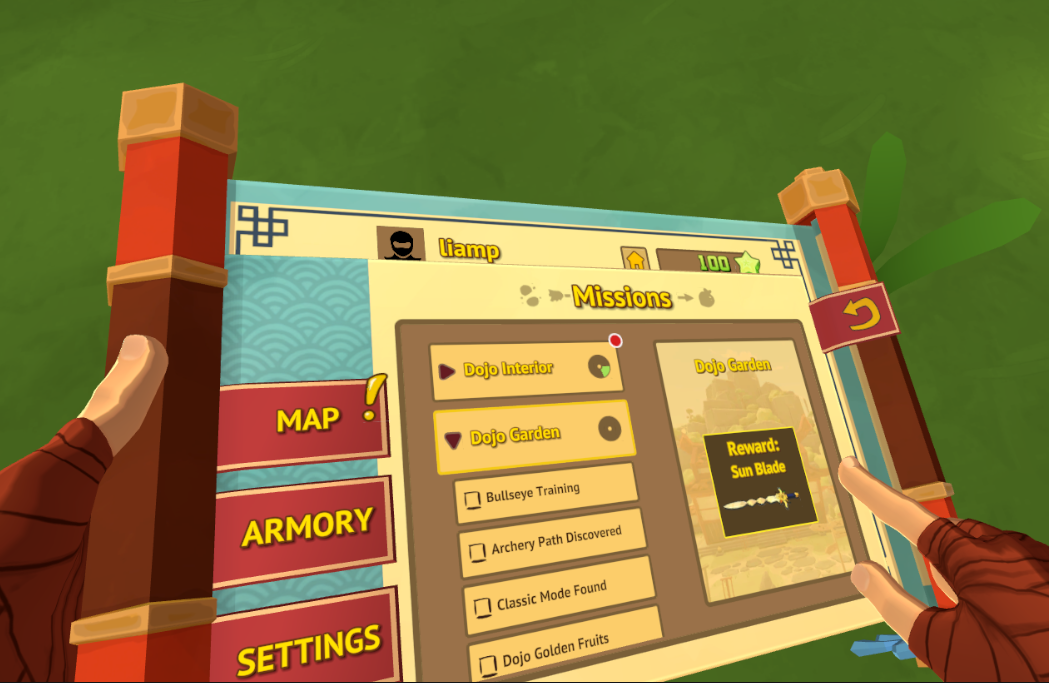This screenshot has width=1049, height=683.
Task: Open the ARMORY menu
Action: [305, 527]
